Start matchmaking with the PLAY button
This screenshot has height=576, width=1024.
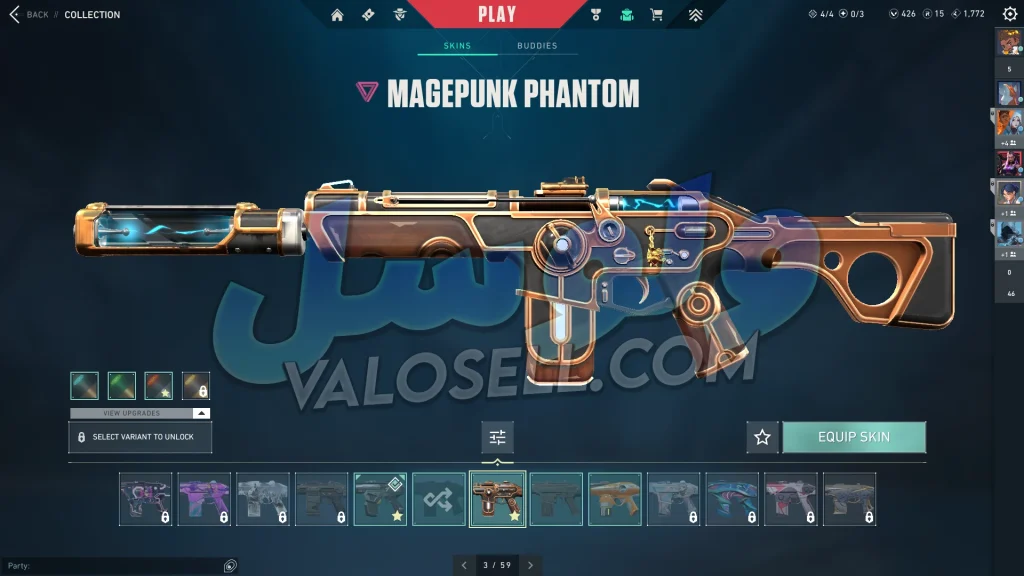click(x=497, y=14)
